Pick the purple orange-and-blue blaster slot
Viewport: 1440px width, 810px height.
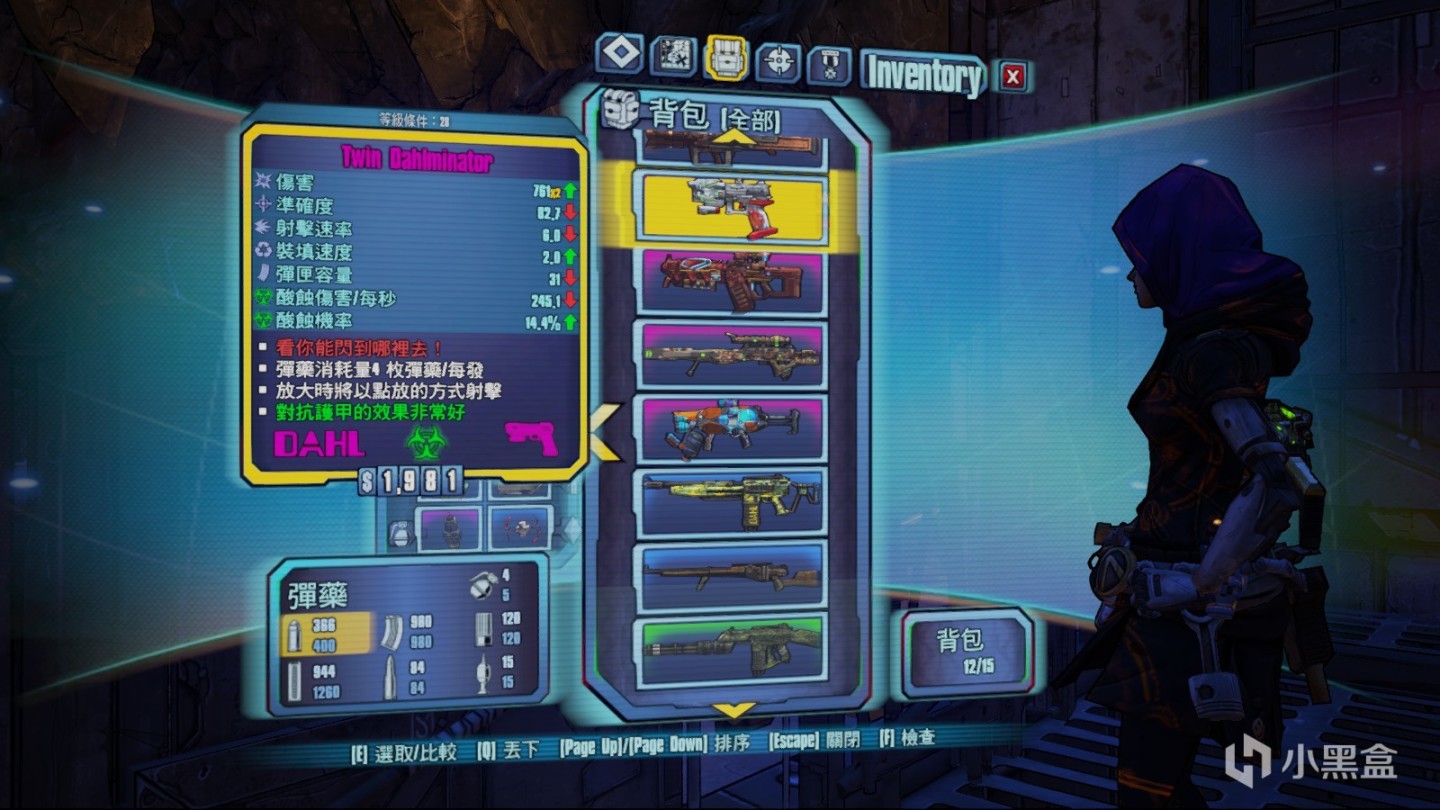coord(733,427)
